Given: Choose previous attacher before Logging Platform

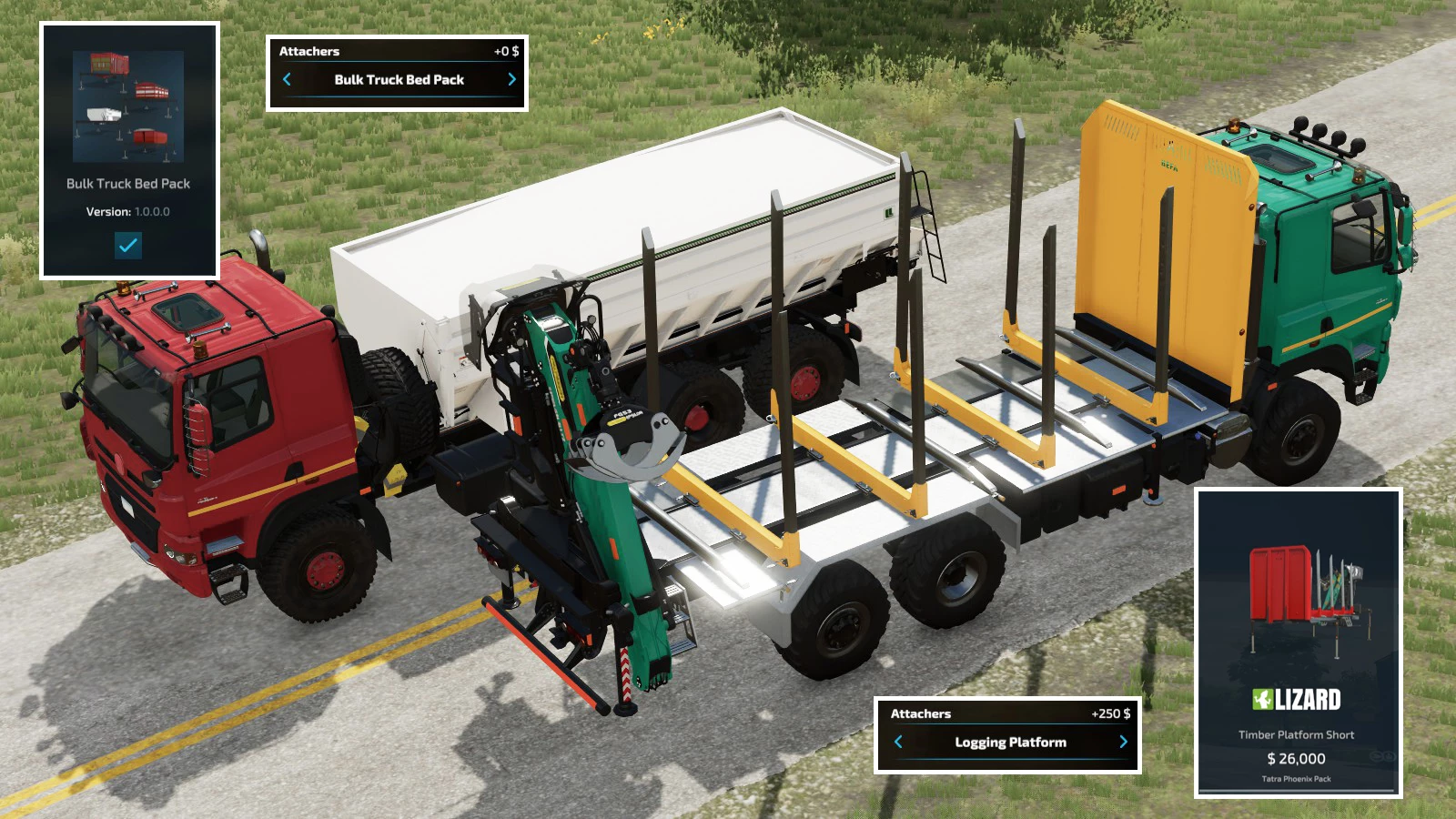Looking at the screenshot, I should pos(898,742).
